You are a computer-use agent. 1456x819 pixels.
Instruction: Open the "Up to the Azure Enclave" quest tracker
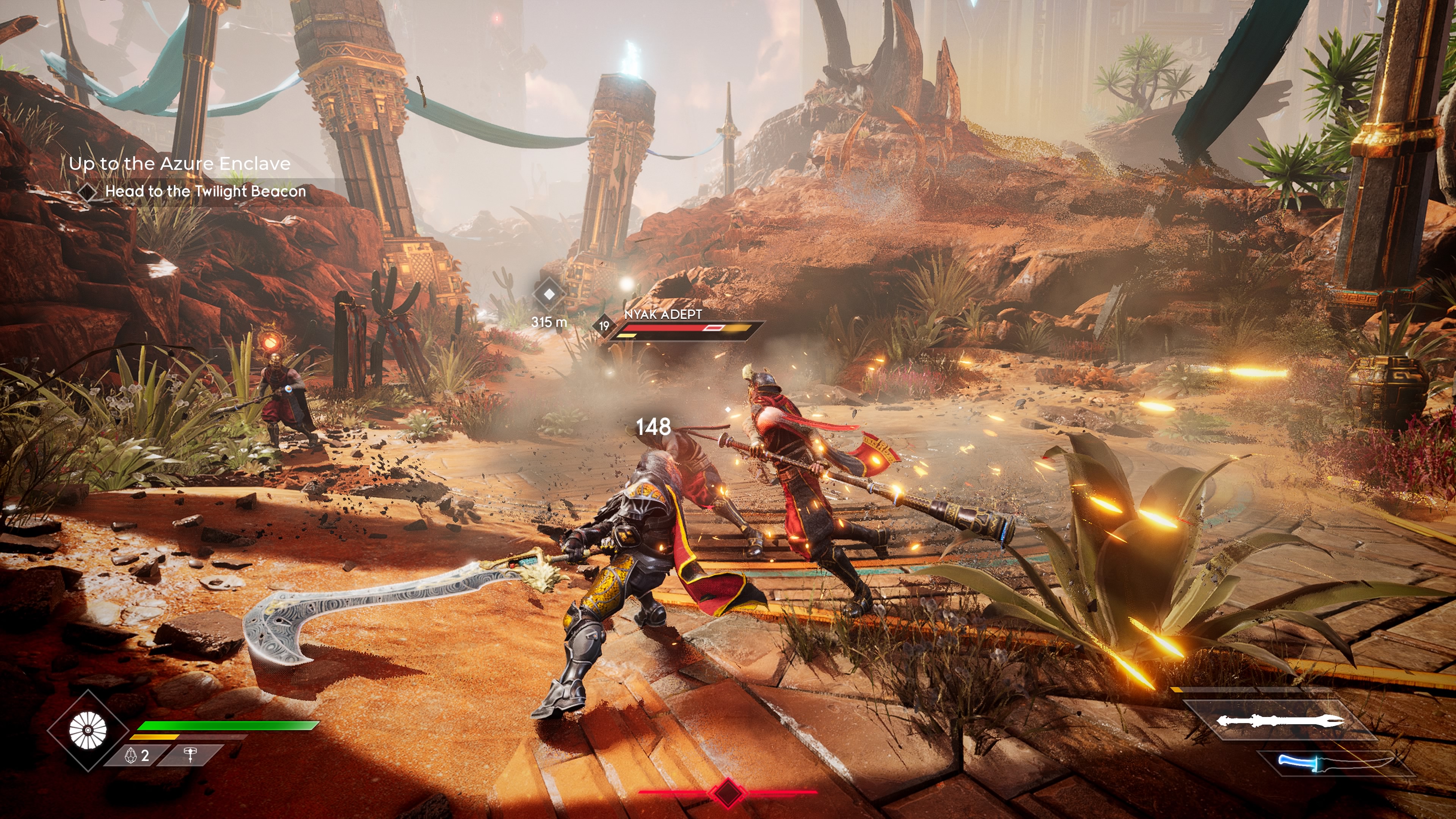pos(180,164)
